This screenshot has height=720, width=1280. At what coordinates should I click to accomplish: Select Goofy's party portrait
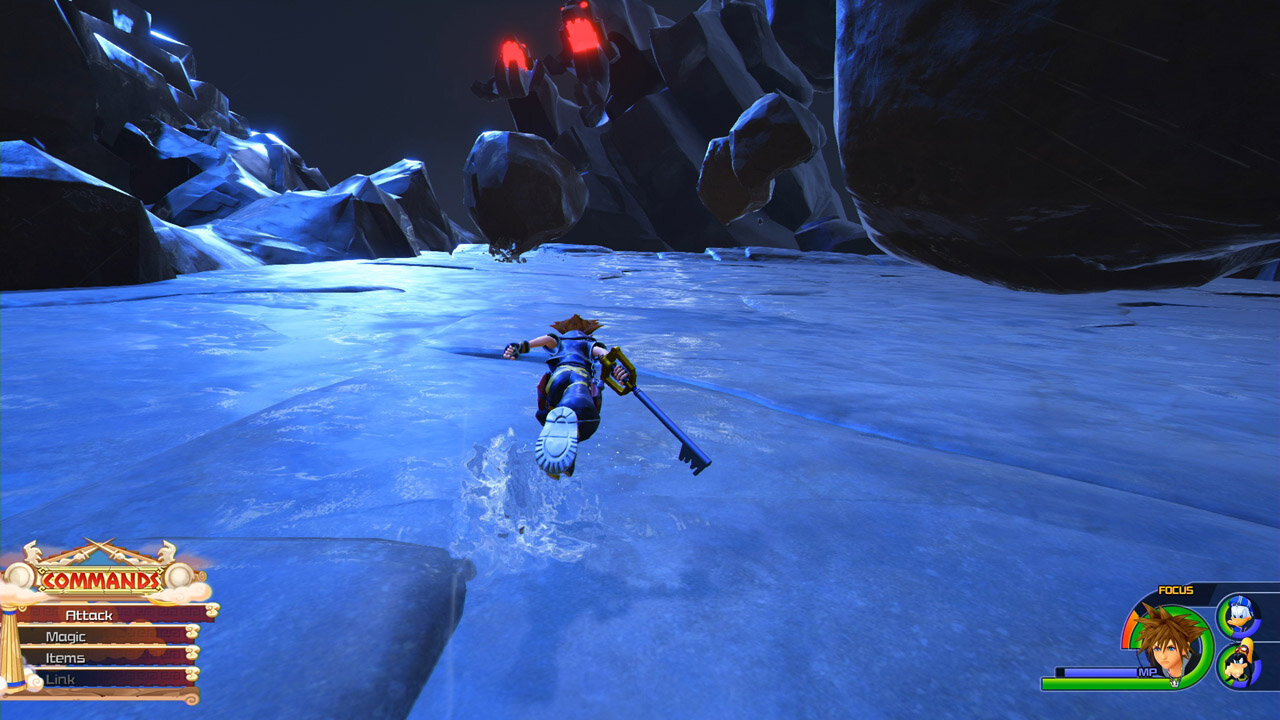pos(1238,666)
